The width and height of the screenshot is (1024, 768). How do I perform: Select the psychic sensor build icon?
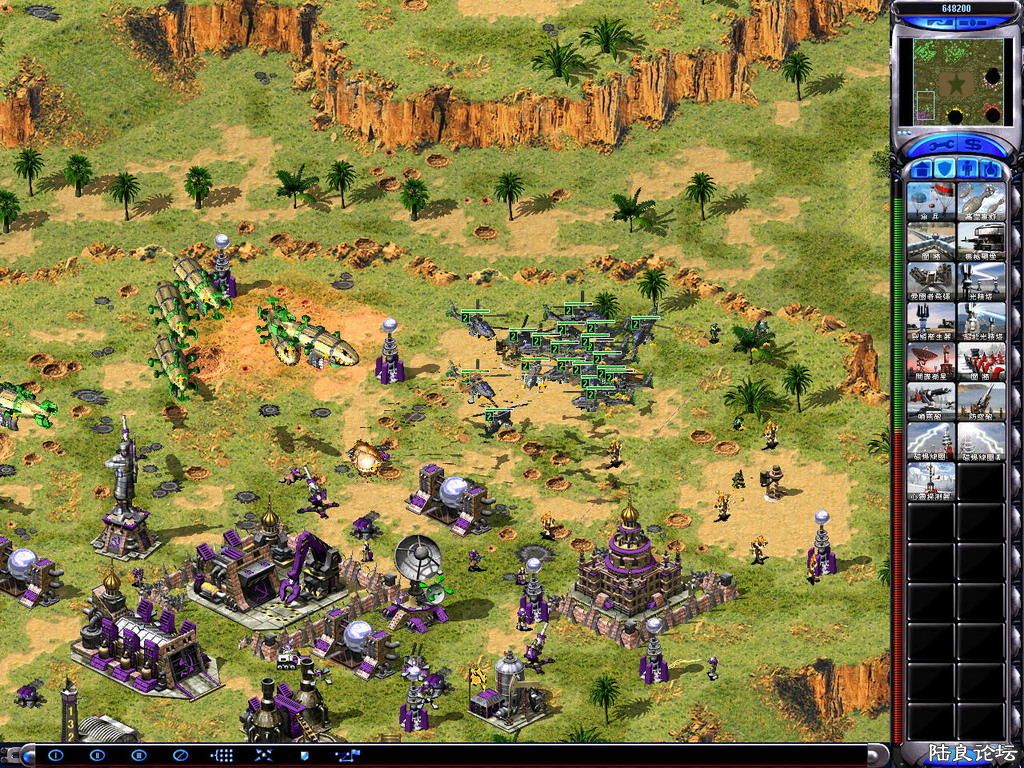[930, 481]
